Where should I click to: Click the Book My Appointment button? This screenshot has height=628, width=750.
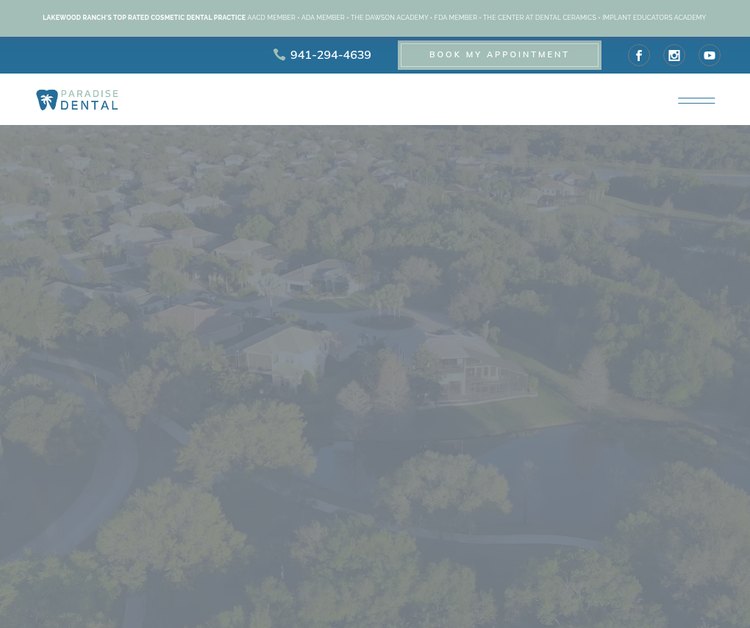[x=499, y=55]
